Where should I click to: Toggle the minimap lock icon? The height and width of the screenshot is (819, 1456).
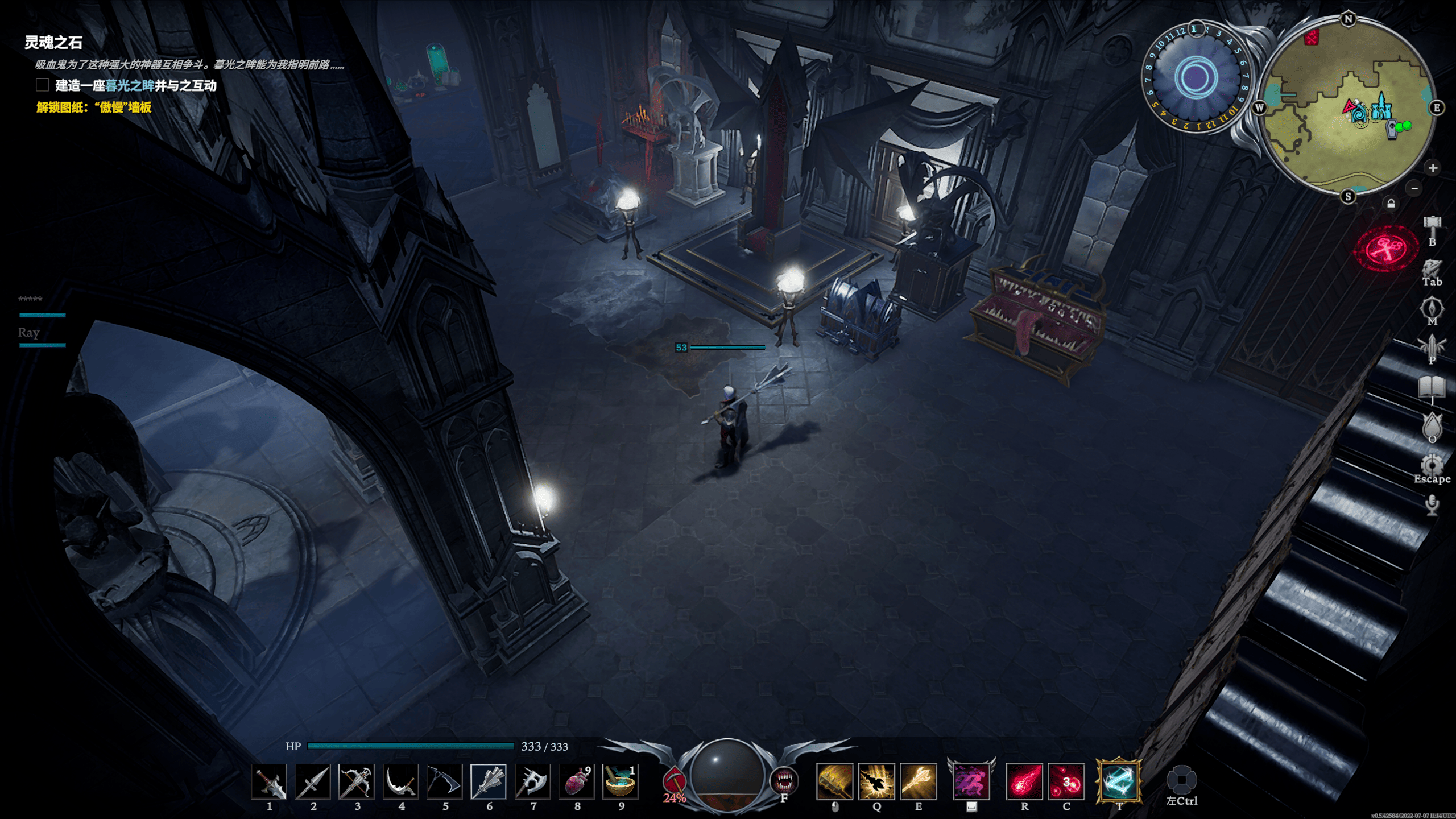point(1391,204)
